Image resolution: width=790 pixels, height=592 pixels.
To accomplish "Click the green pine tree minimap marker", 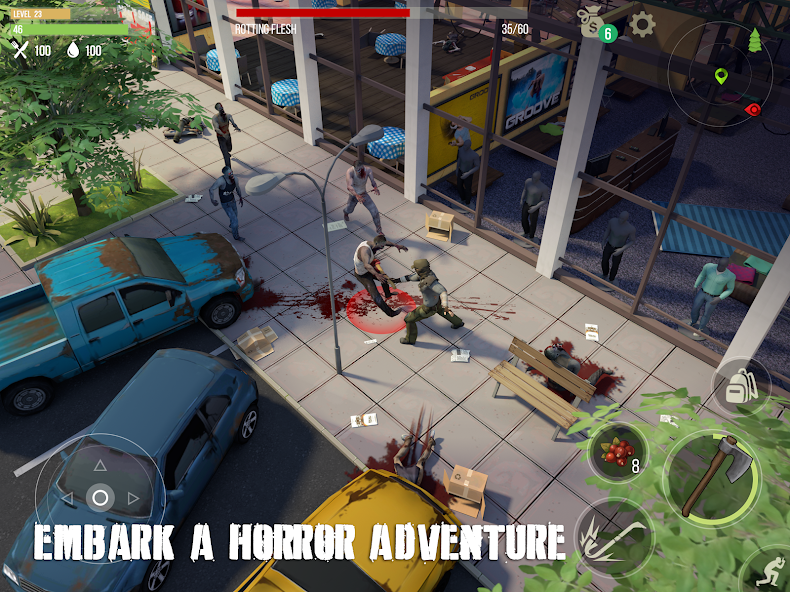I will [755, 41].
